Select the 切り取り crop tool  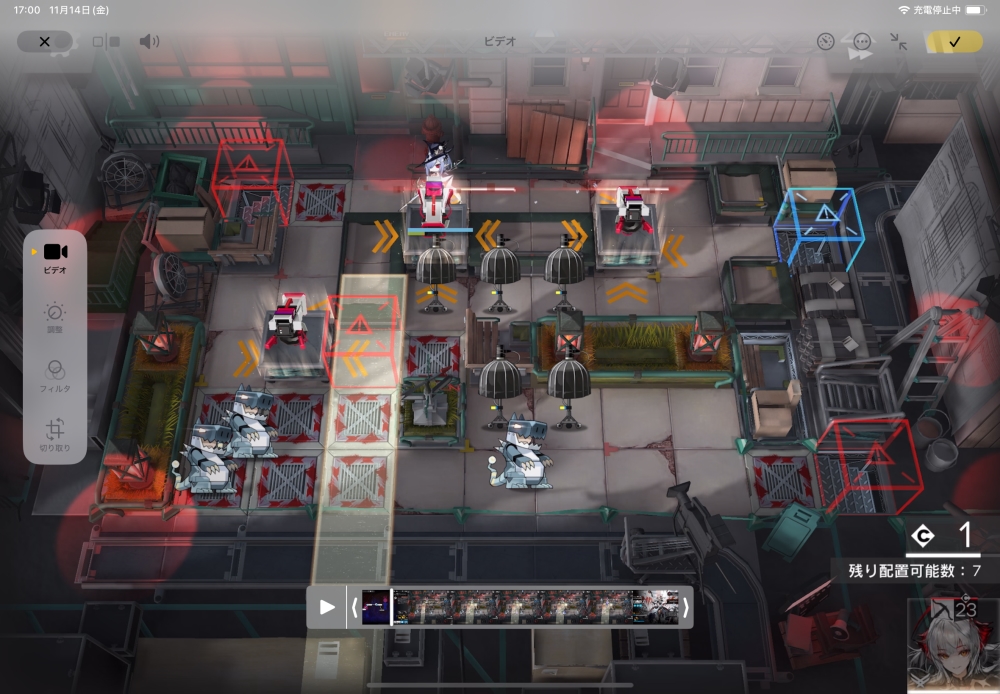tap(55, 436)
